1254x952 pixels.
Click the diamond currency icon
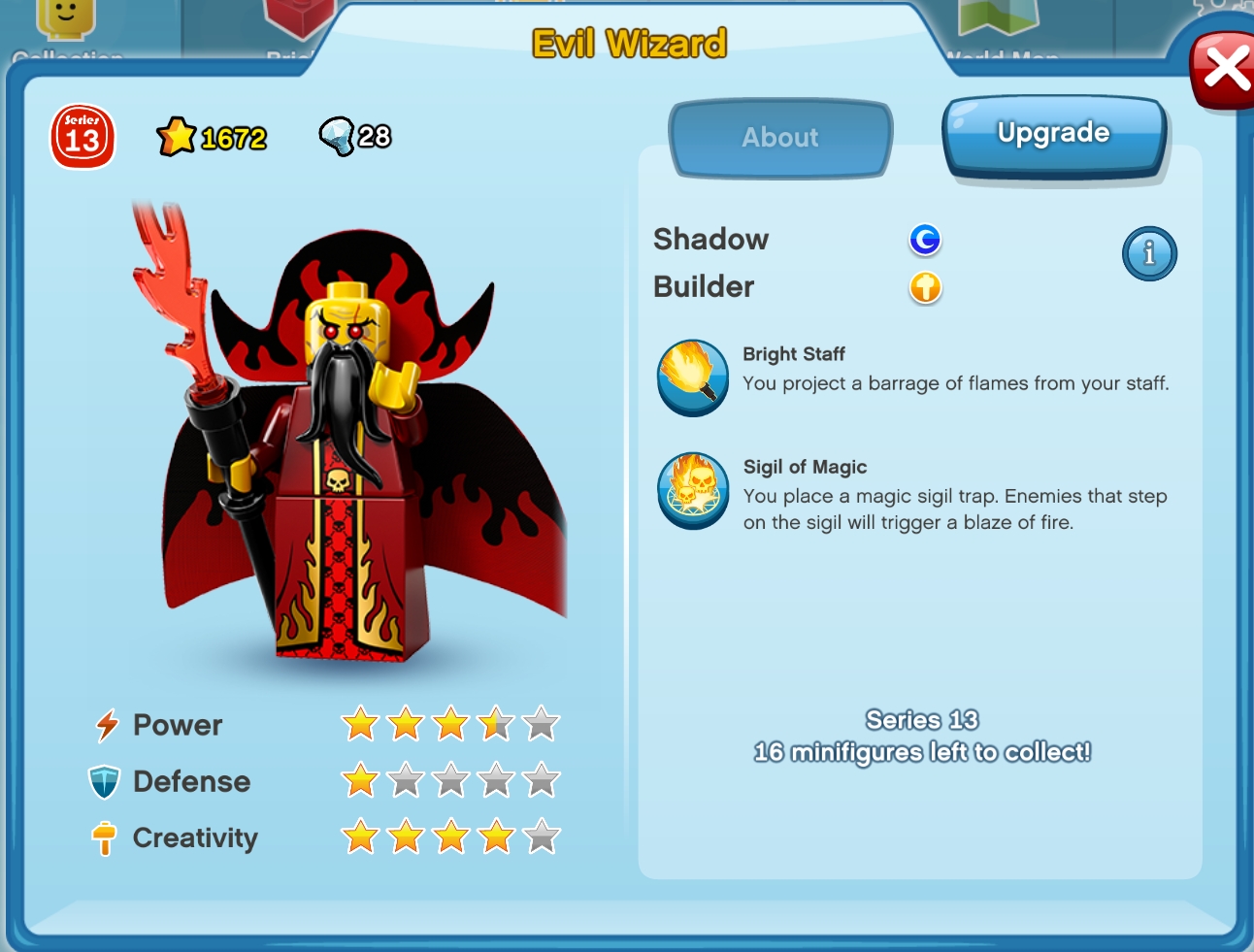(339, 136)
